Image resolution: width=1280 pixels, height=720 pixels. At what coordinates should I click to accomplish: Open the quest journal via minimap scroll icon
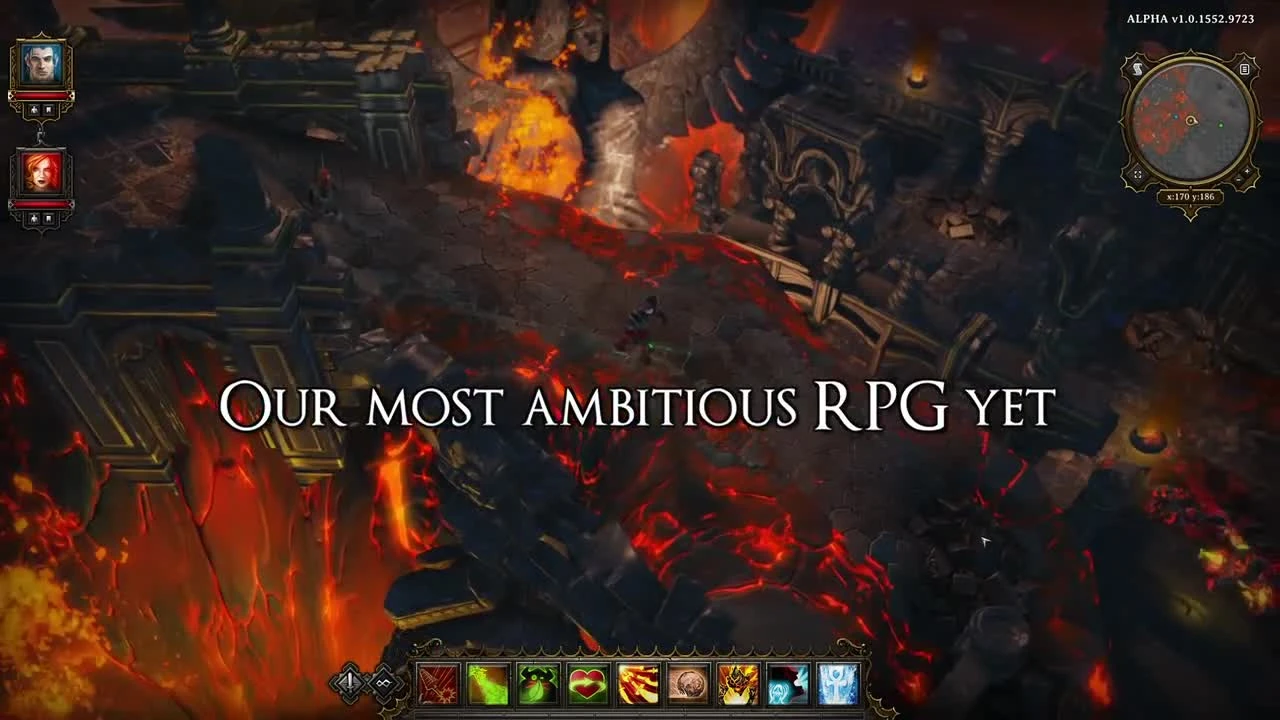pyautogui.click(x=1137, y=70)
